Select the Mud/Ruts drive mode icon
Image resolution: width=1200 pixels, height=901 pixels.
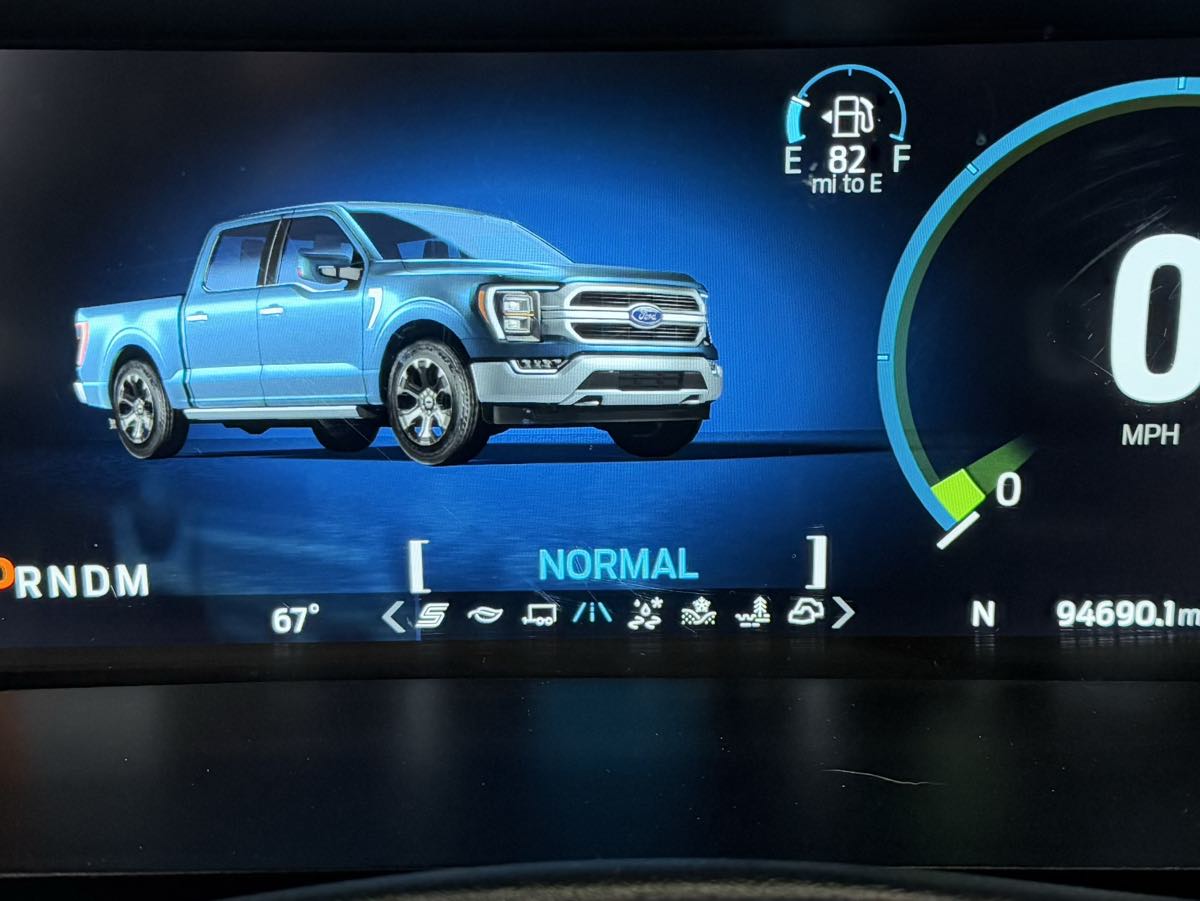(x=752, y=612)
